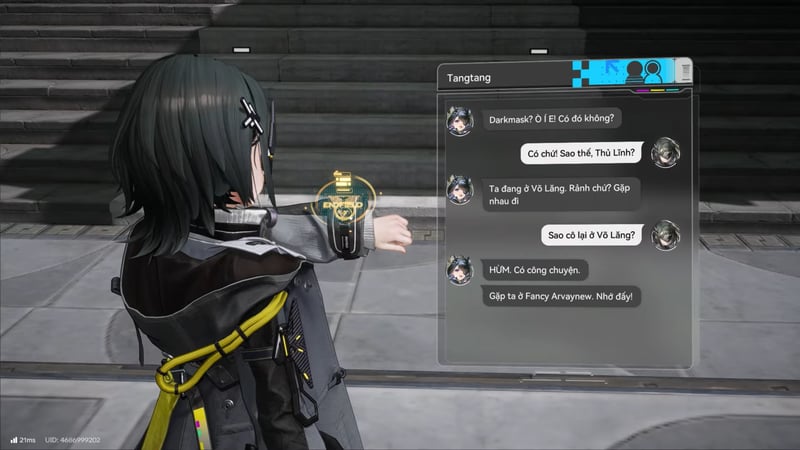
Task: Click Tangtang's avatar beside the "Darkmask?" message
Action: coord(460,120)
